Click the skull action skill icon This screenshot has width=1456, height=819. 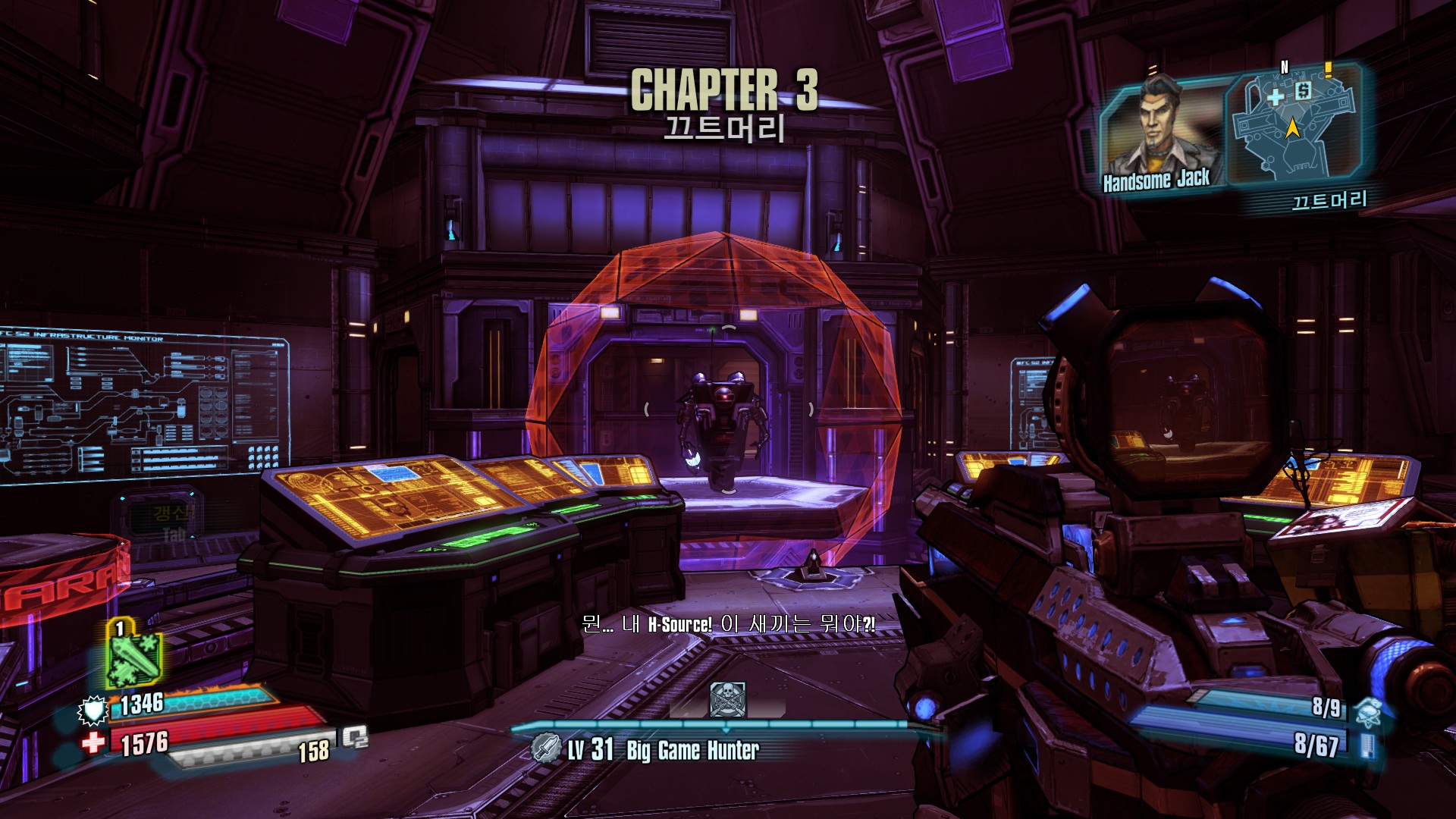click(727, 698)
